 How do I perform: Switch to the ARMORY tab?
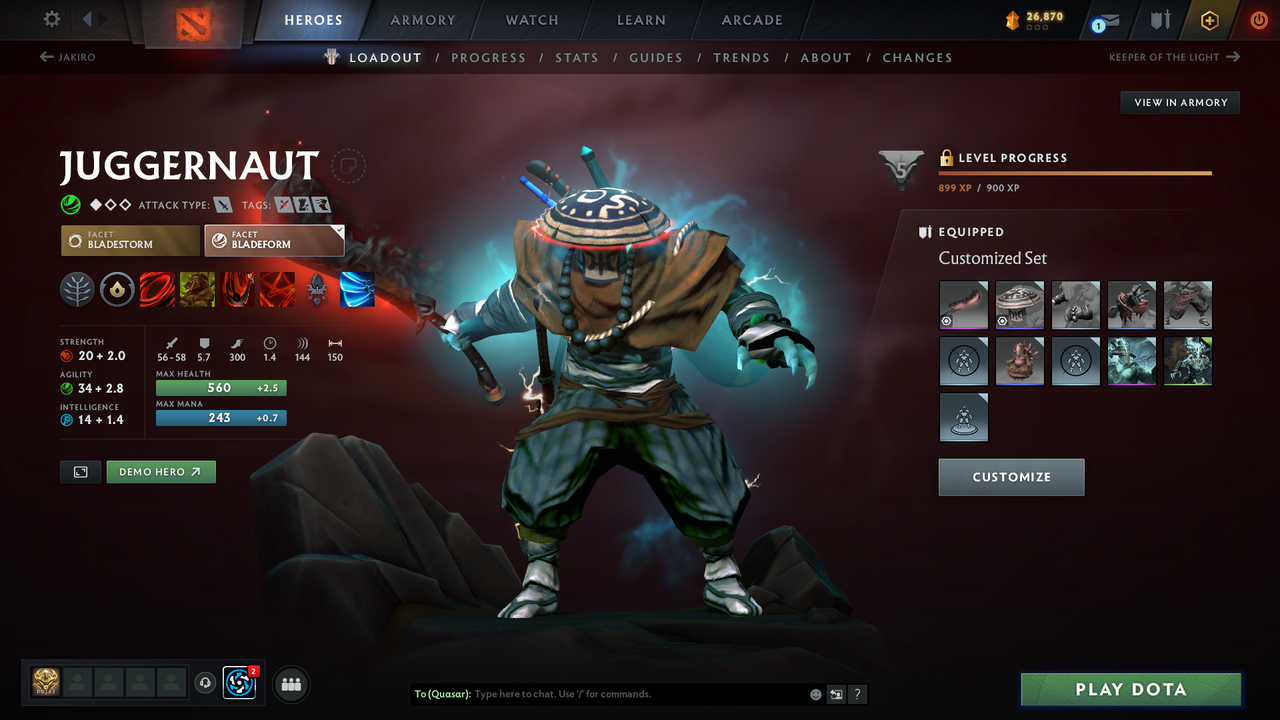422,20
